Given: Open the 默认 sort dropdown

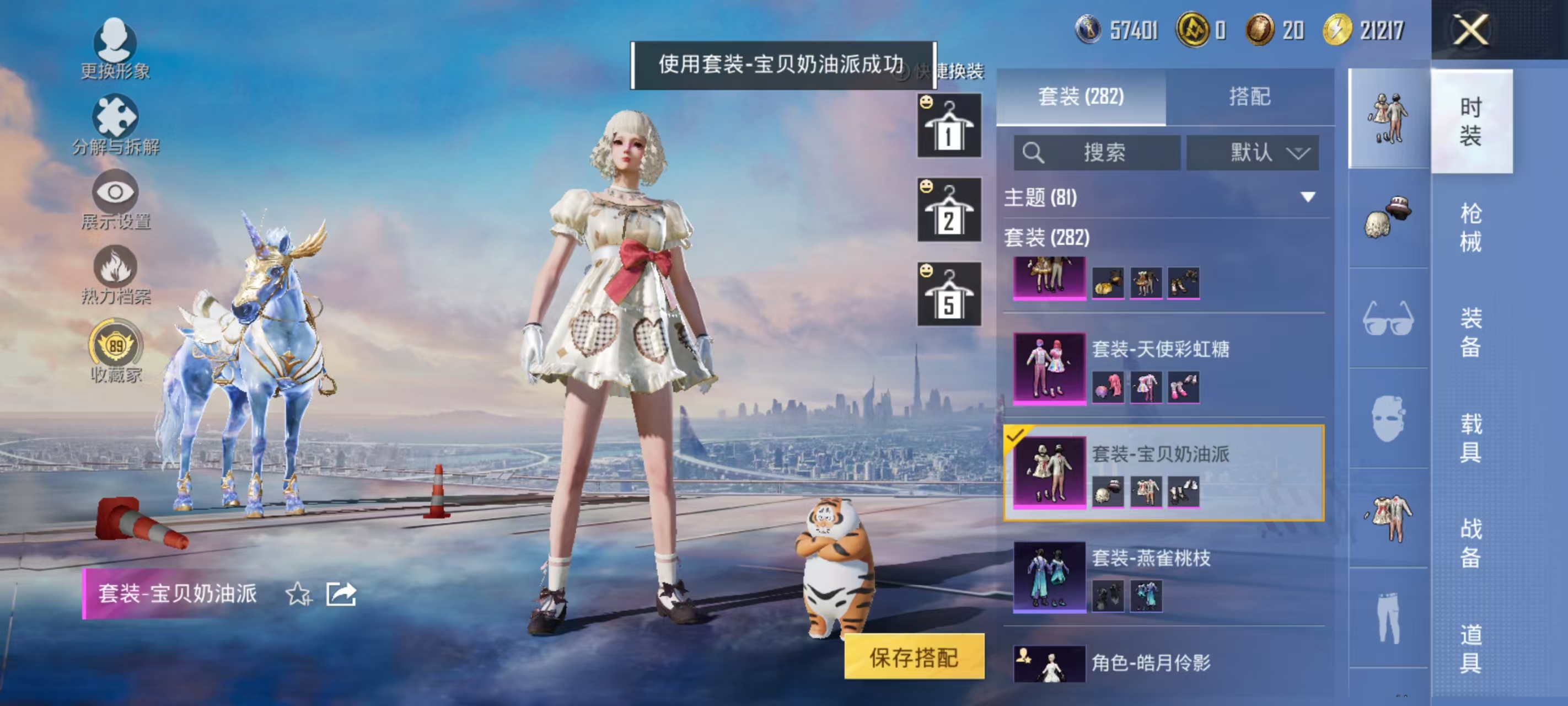Looking at the screenshot, I should pos(1252,153).
